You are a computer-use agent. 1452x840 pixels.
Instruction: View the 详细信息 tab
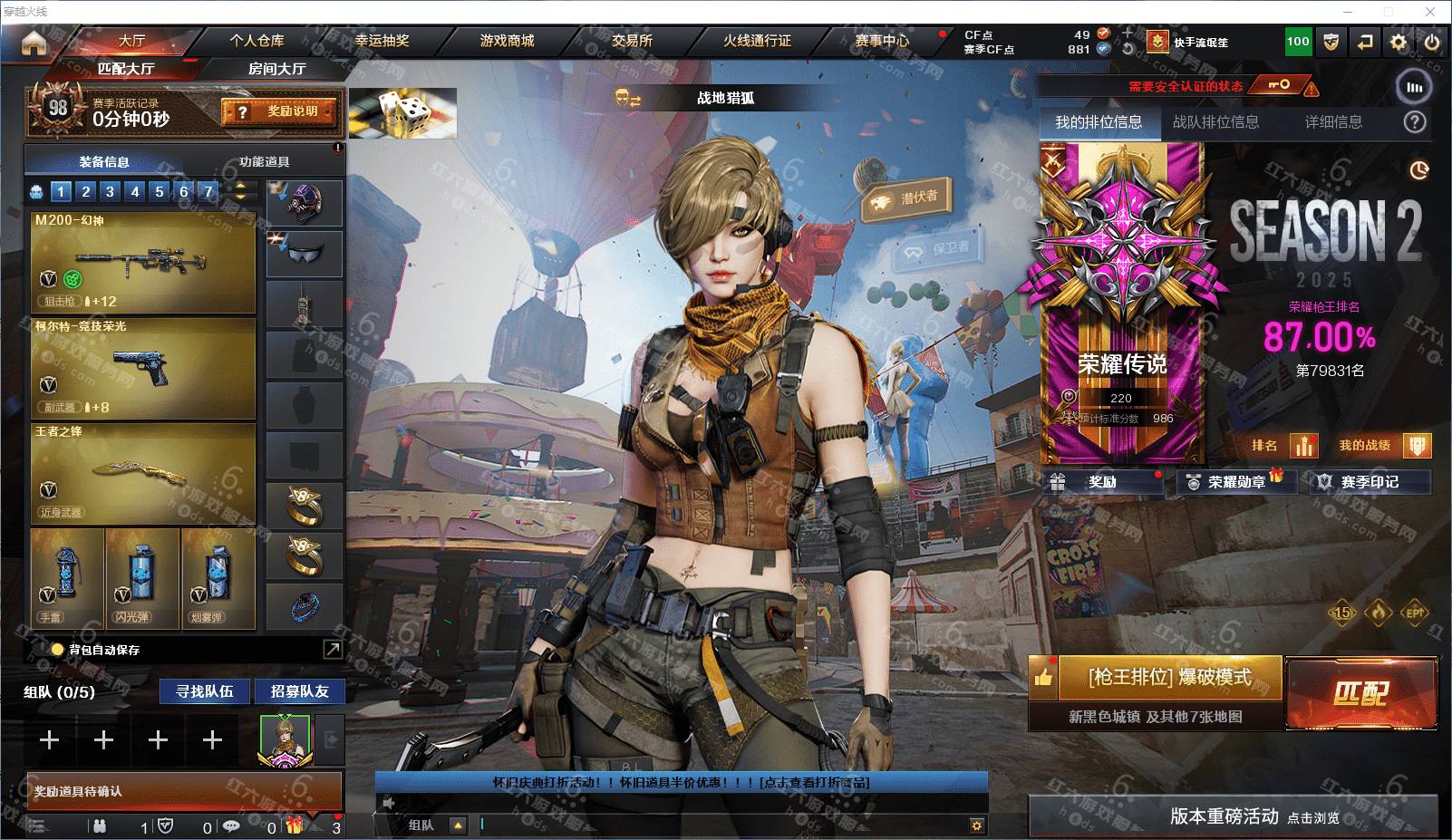1333,122
